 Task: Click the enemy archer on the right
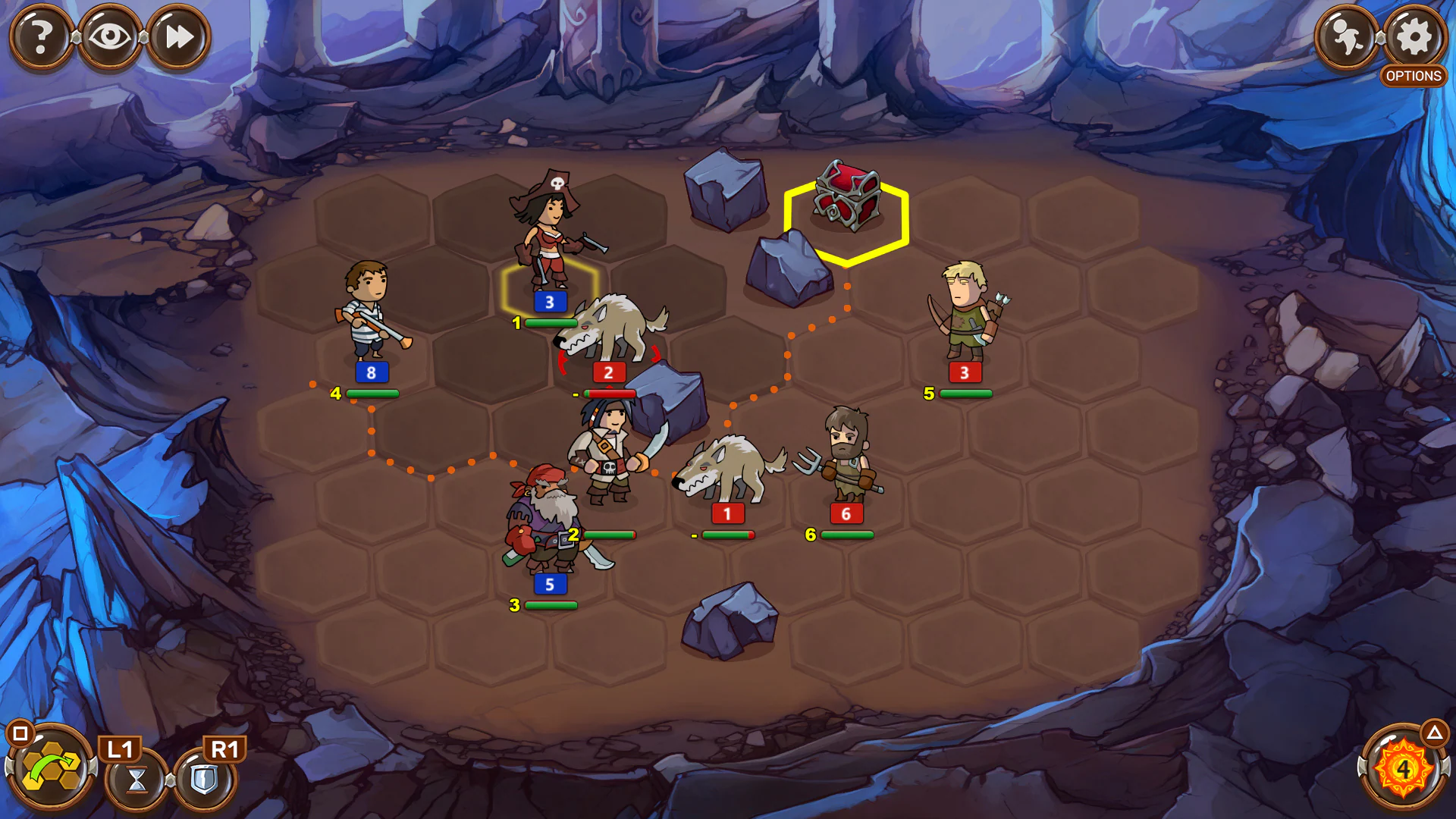point(964,311)
